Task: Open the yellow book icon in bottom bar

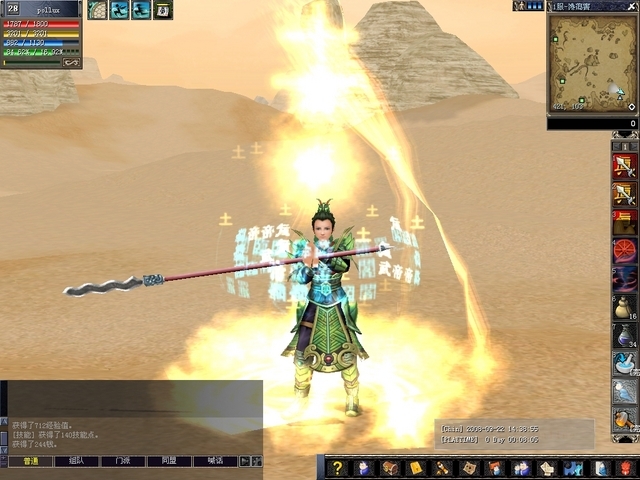Action: [416, 468]
